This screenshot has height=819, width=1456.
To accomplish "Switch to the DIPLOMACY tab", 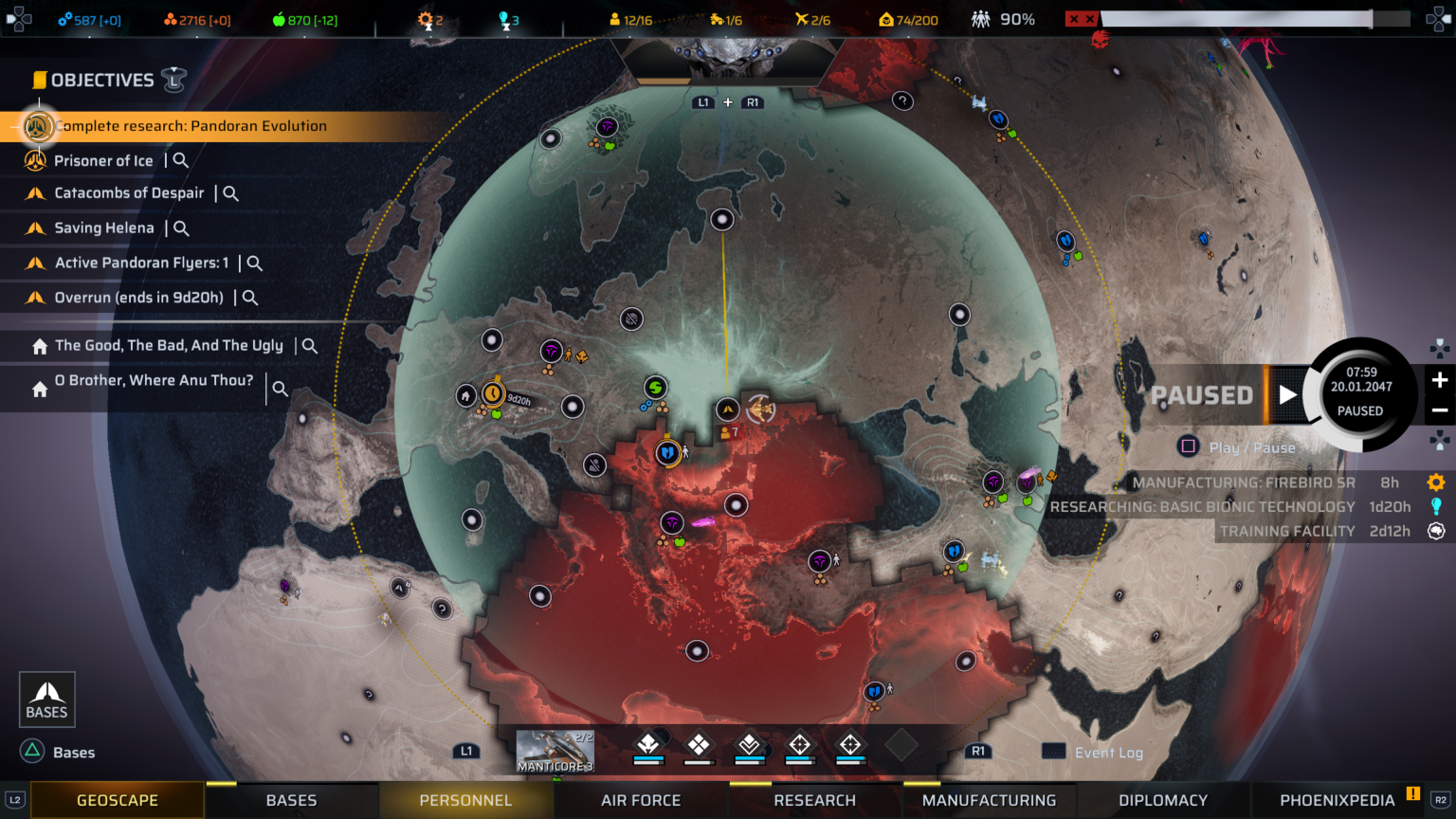I will pyautogui.click(x=1163, y=800).
